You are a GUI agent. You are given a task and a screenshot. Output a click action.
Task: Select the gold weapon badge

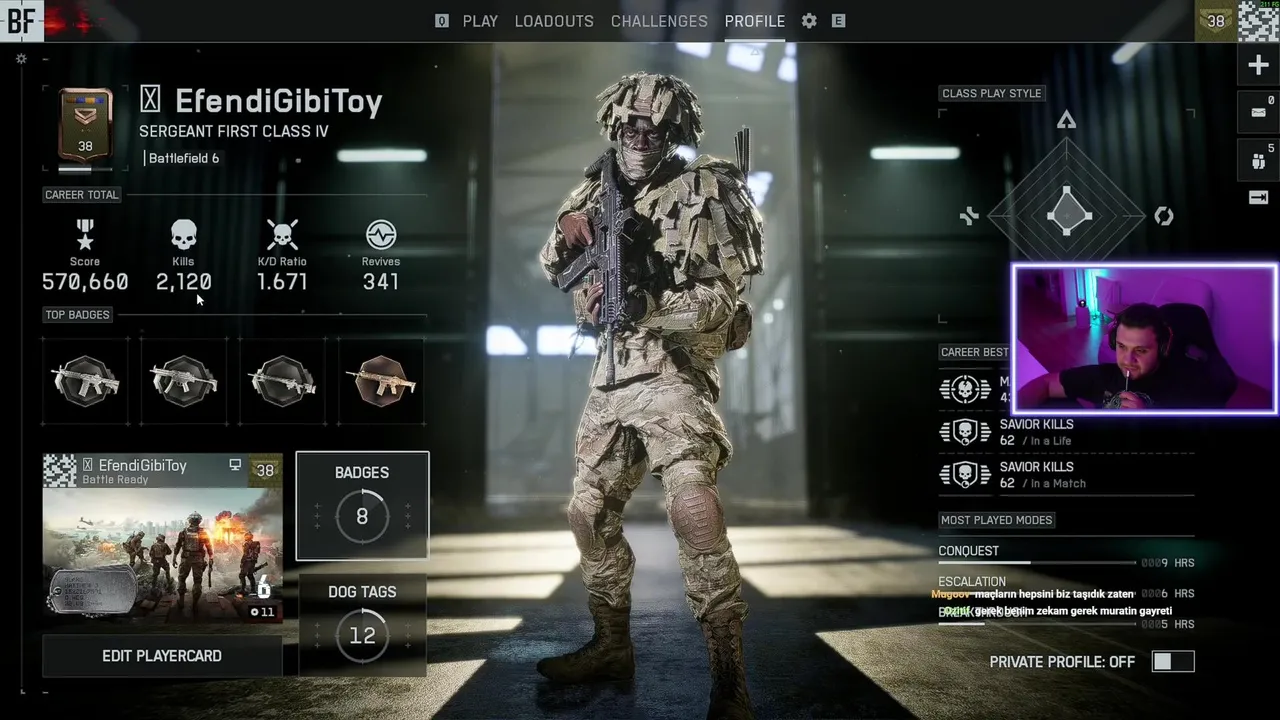pos(381,381)
